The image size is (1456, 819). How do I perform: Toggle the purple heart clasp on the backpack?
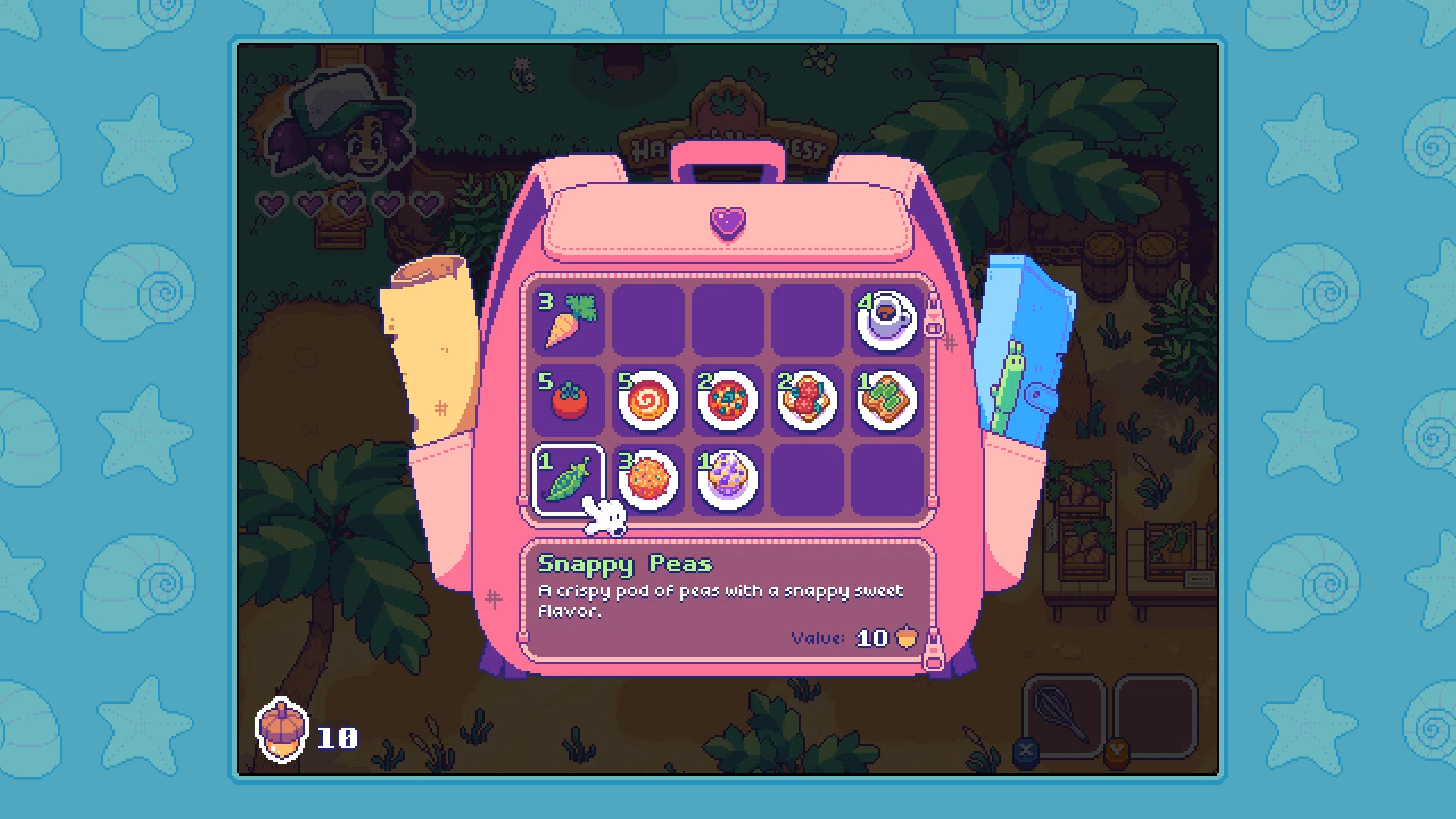click(x=726, y=224)
